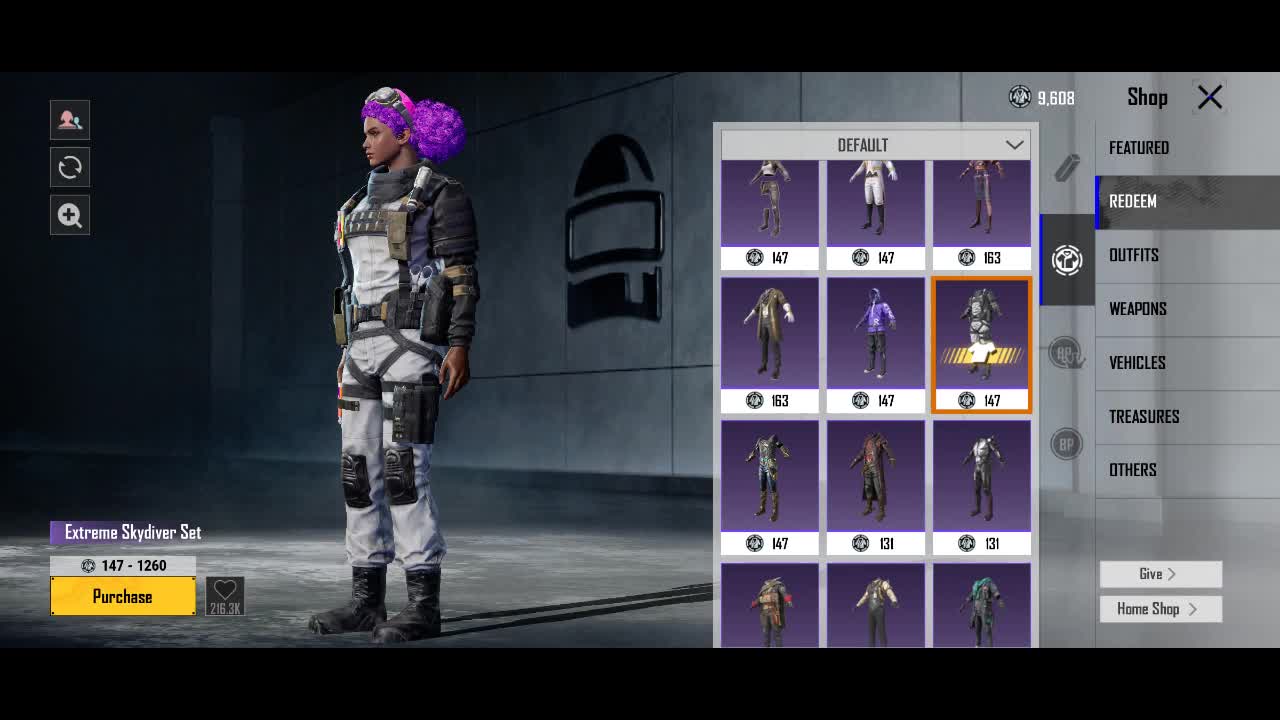1280x720 pixels.
Task: Toggle the character model icon
Action: click(x=70, y=120)
